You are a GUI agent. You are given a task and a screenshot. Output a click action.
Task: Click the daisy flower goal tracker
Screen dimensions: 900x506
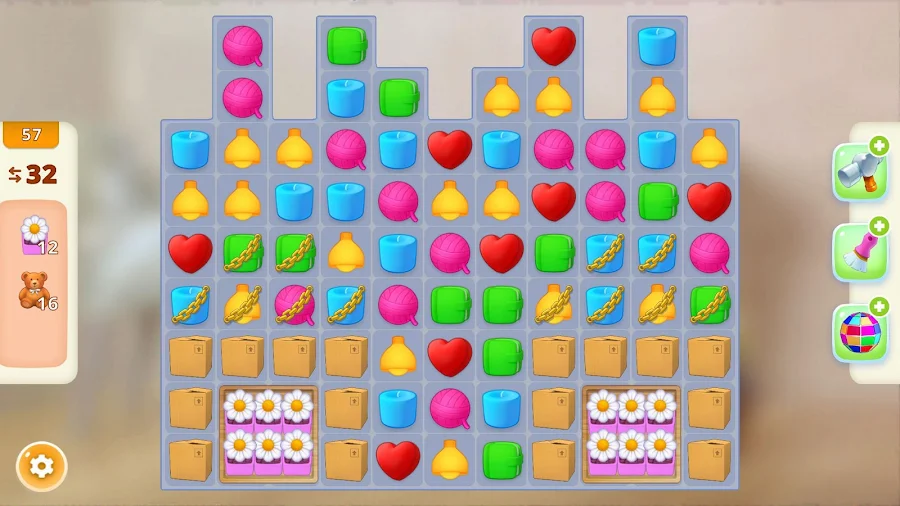(37, 236)
